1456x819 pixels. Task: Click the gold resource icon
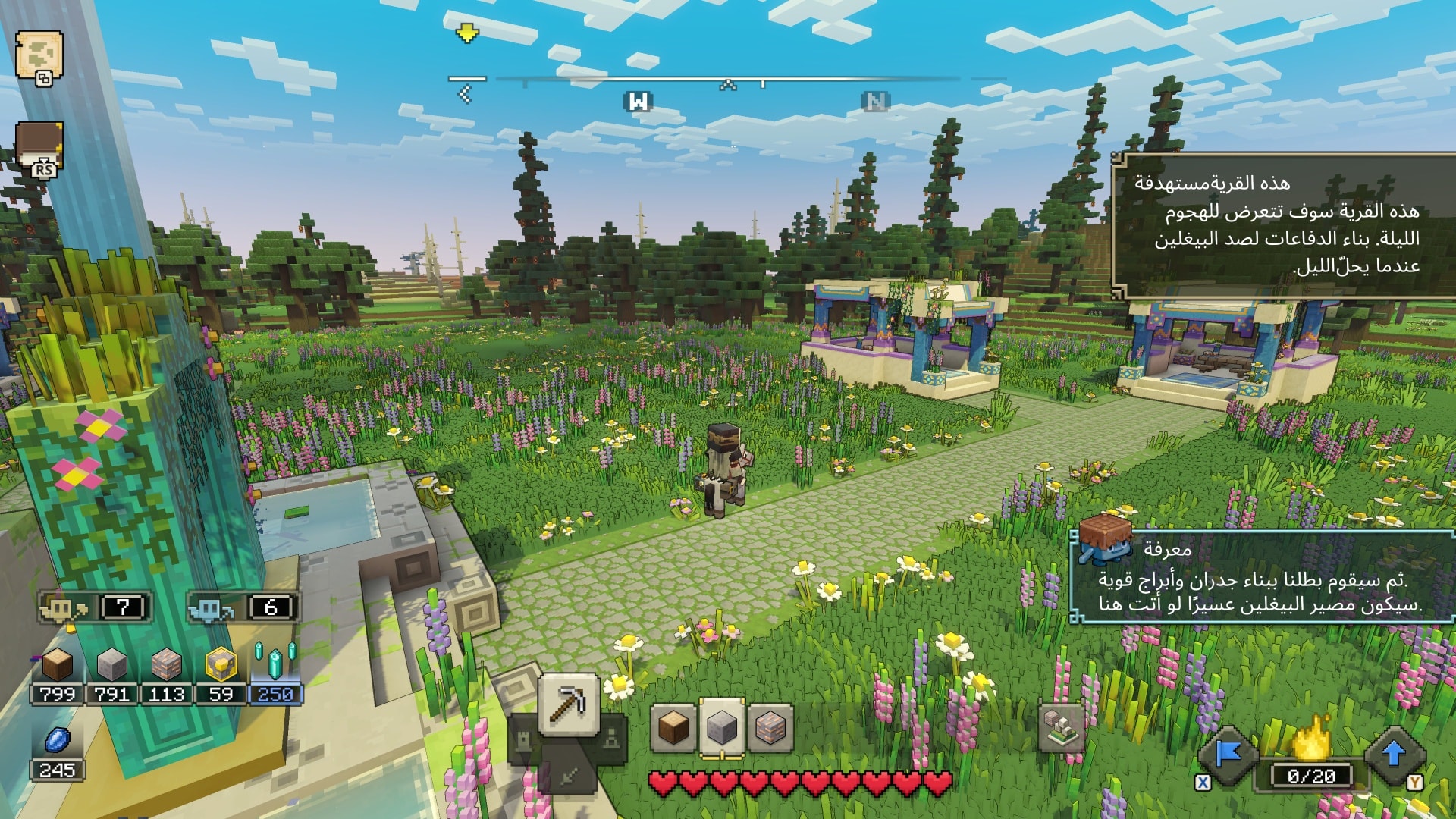[x=221, y=665]
